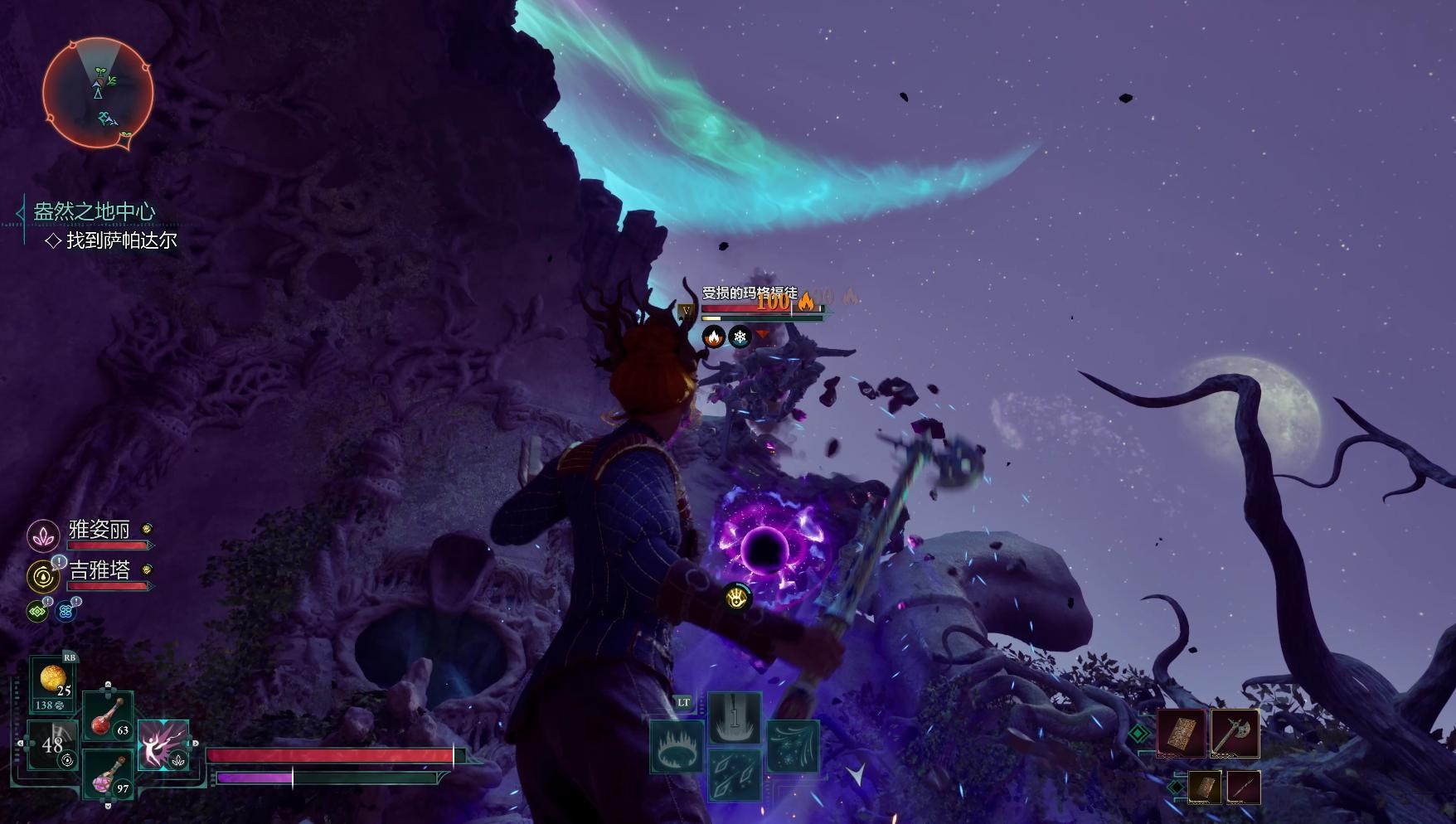This screenshot has height=824, width=1456.
Task: Click the green diamond companion icon
Action: click(x=37, y=612)
